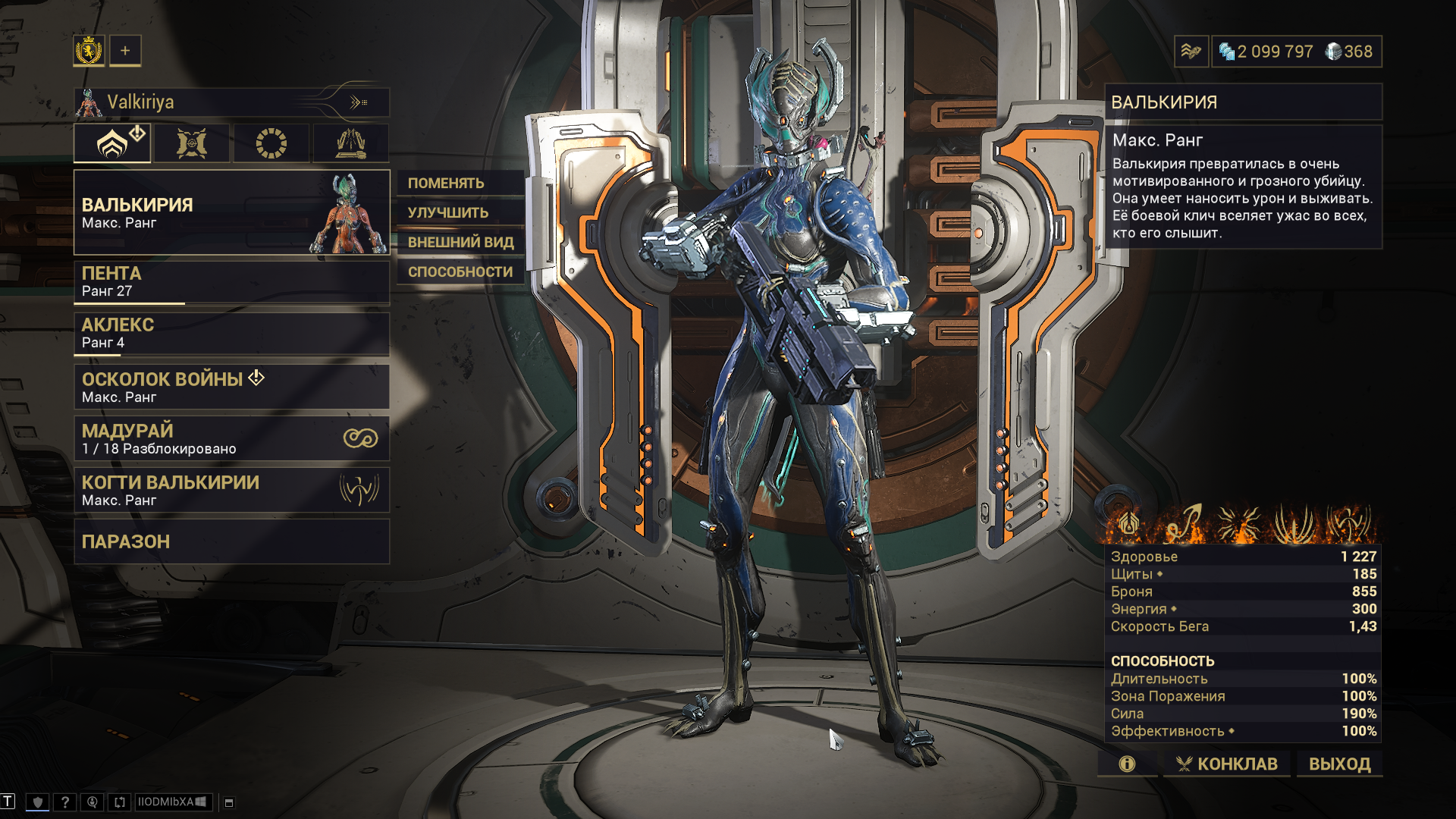
Task: Click the ПОМЕНЯТЬ button
Action: click(x=460, y=183)
